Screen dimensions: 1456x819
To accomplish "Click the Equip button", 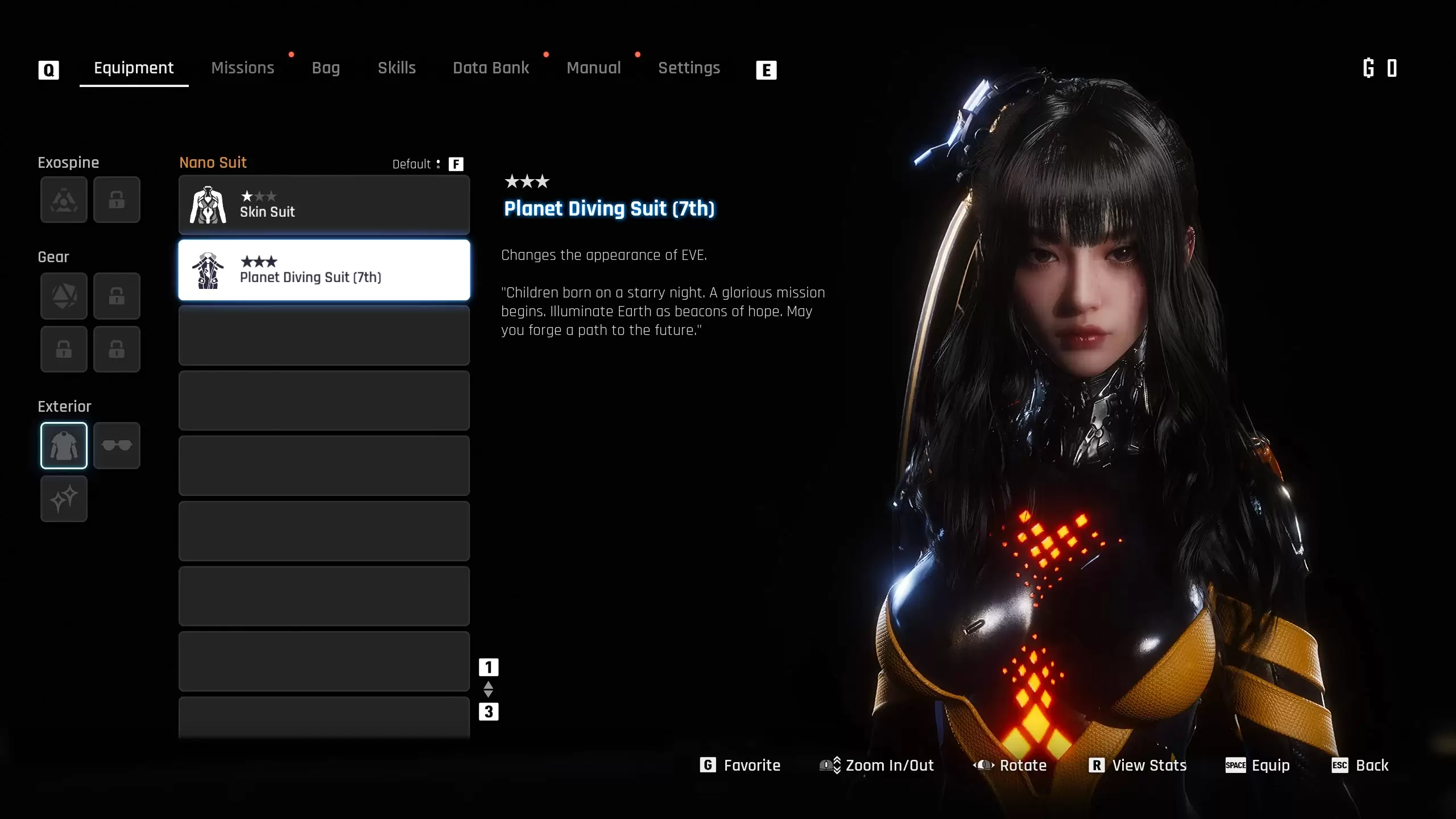I will [1258, 766].
